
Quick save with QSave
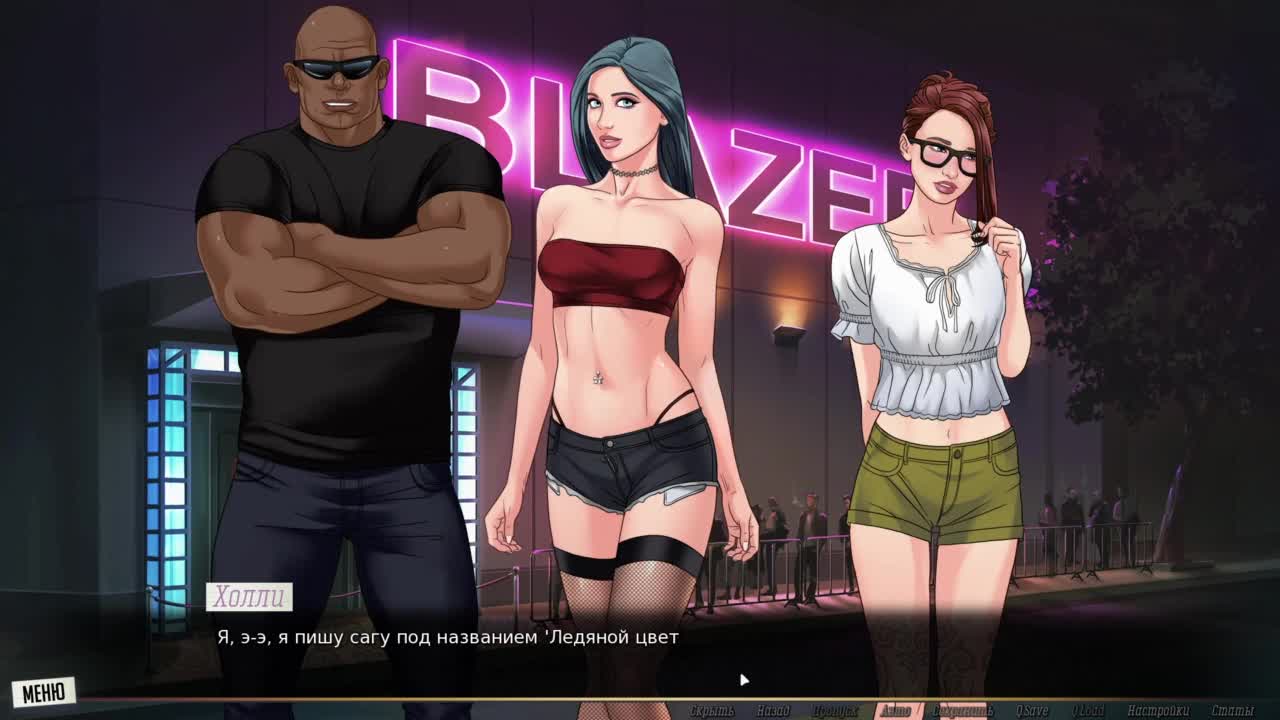[1032, 711]
